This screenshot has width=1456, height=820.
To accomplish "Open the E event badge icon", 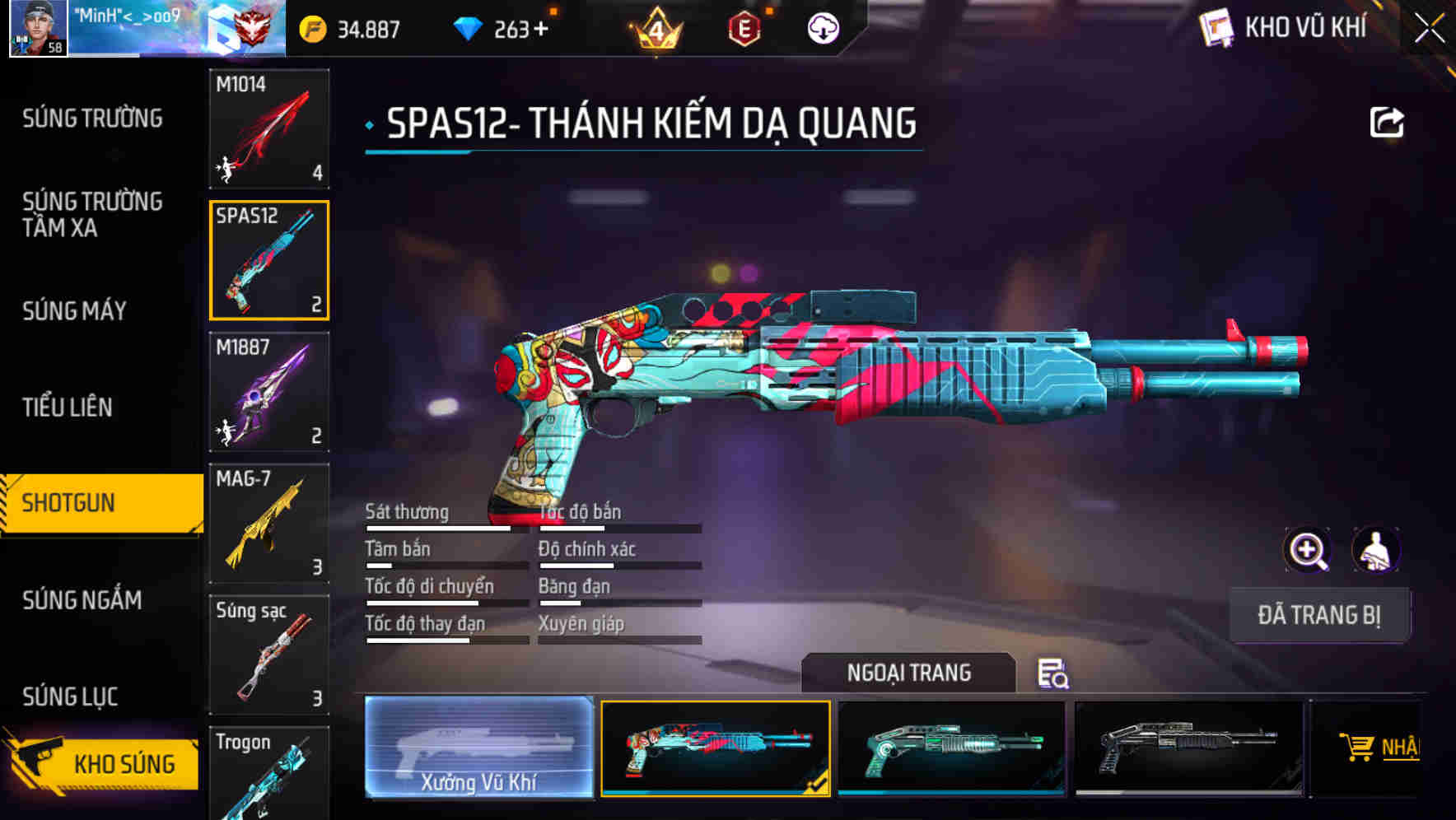I will (x=742, y=27).
